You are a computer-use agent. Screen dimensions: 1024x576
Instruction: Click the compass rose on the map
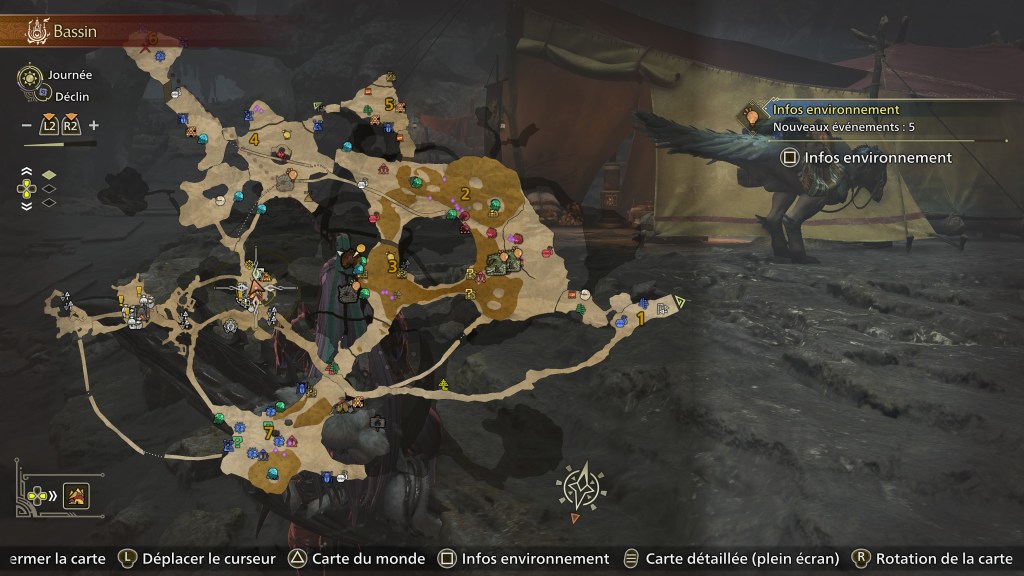(579, 487)
